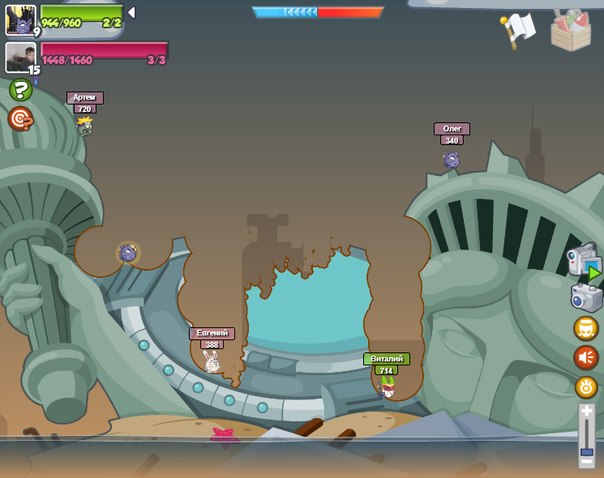
Task: Take a screenshot with the photo camera
Action: (x=586, y=297)
